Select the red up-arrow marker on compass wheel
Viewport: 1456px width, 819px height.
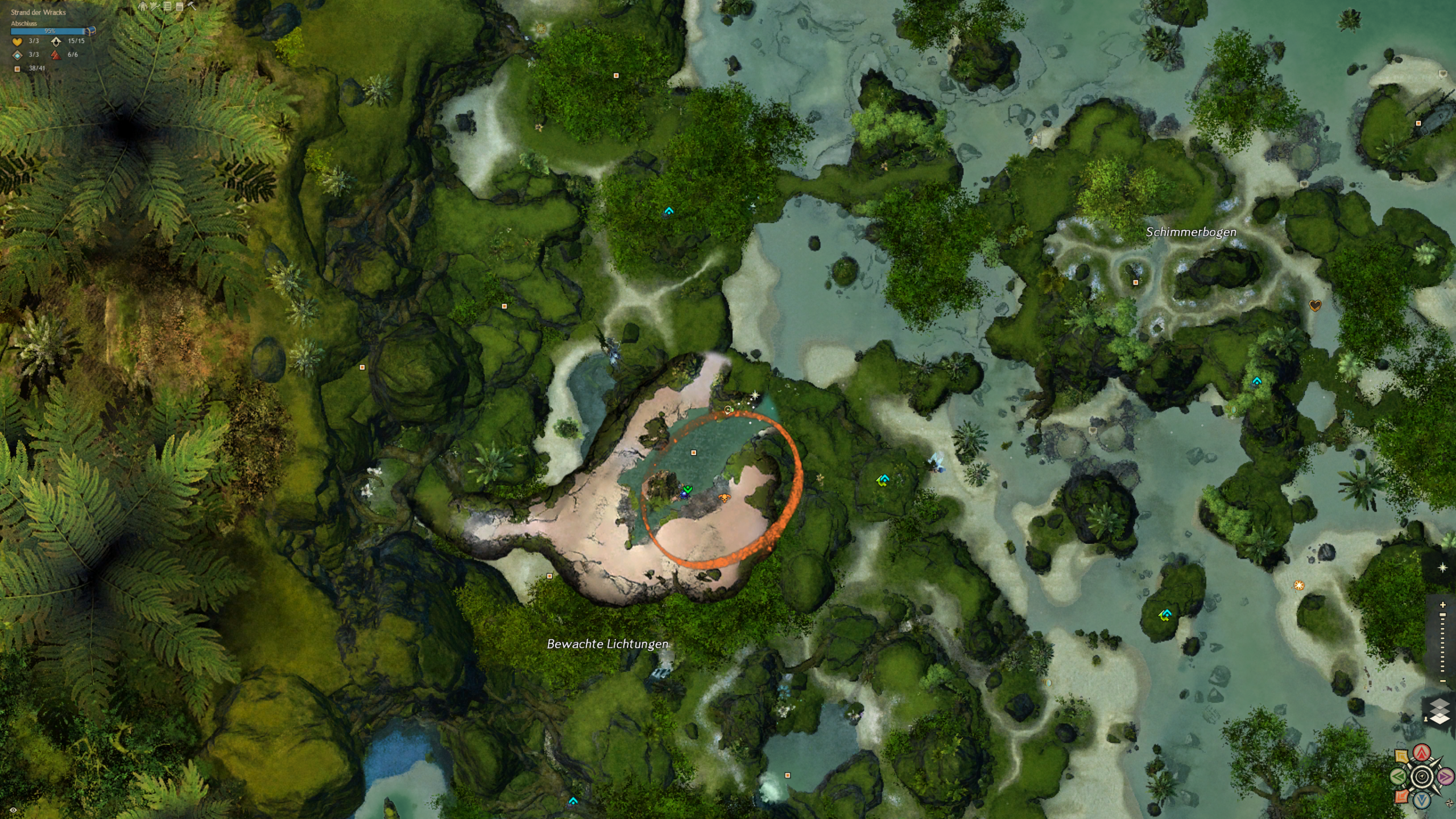(x=1422, y=754)
